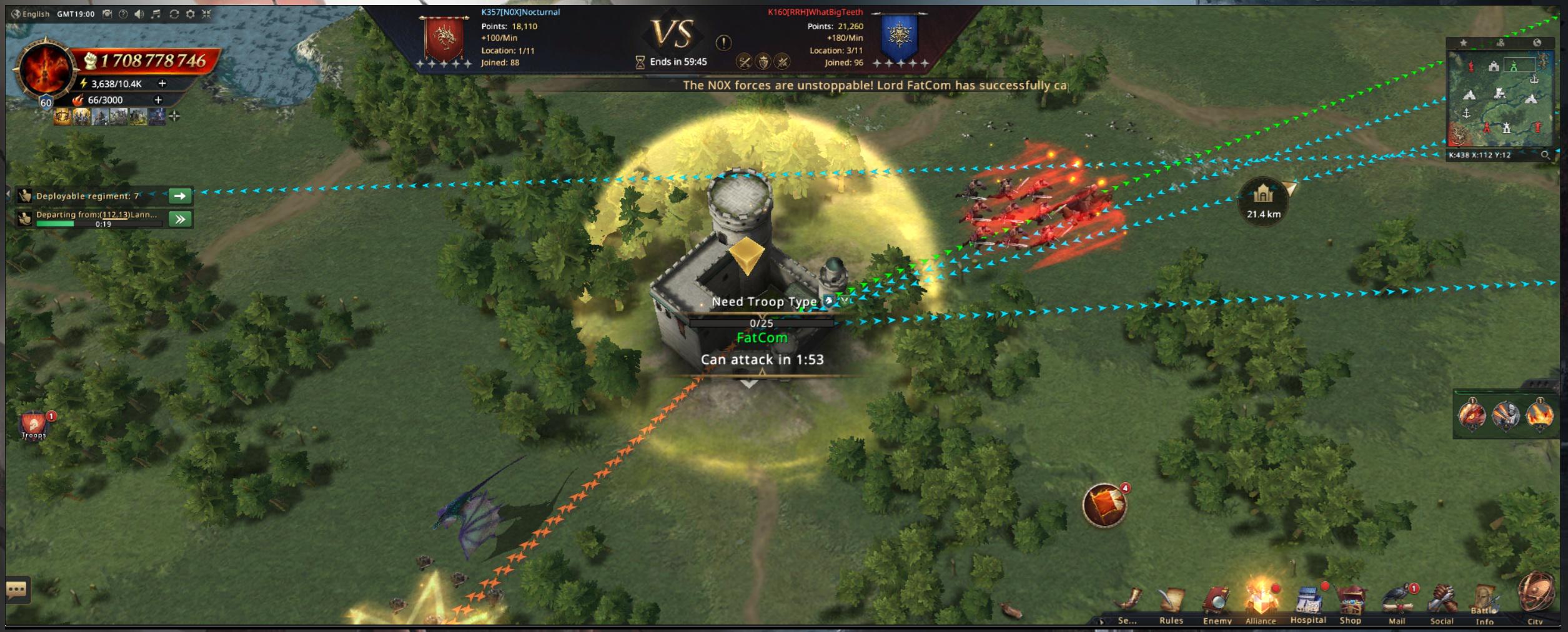Image resolution: width=1568 pixels, height=632 pixels.
Task: Open the Shop treasure chest
Action: point(1351,603)
